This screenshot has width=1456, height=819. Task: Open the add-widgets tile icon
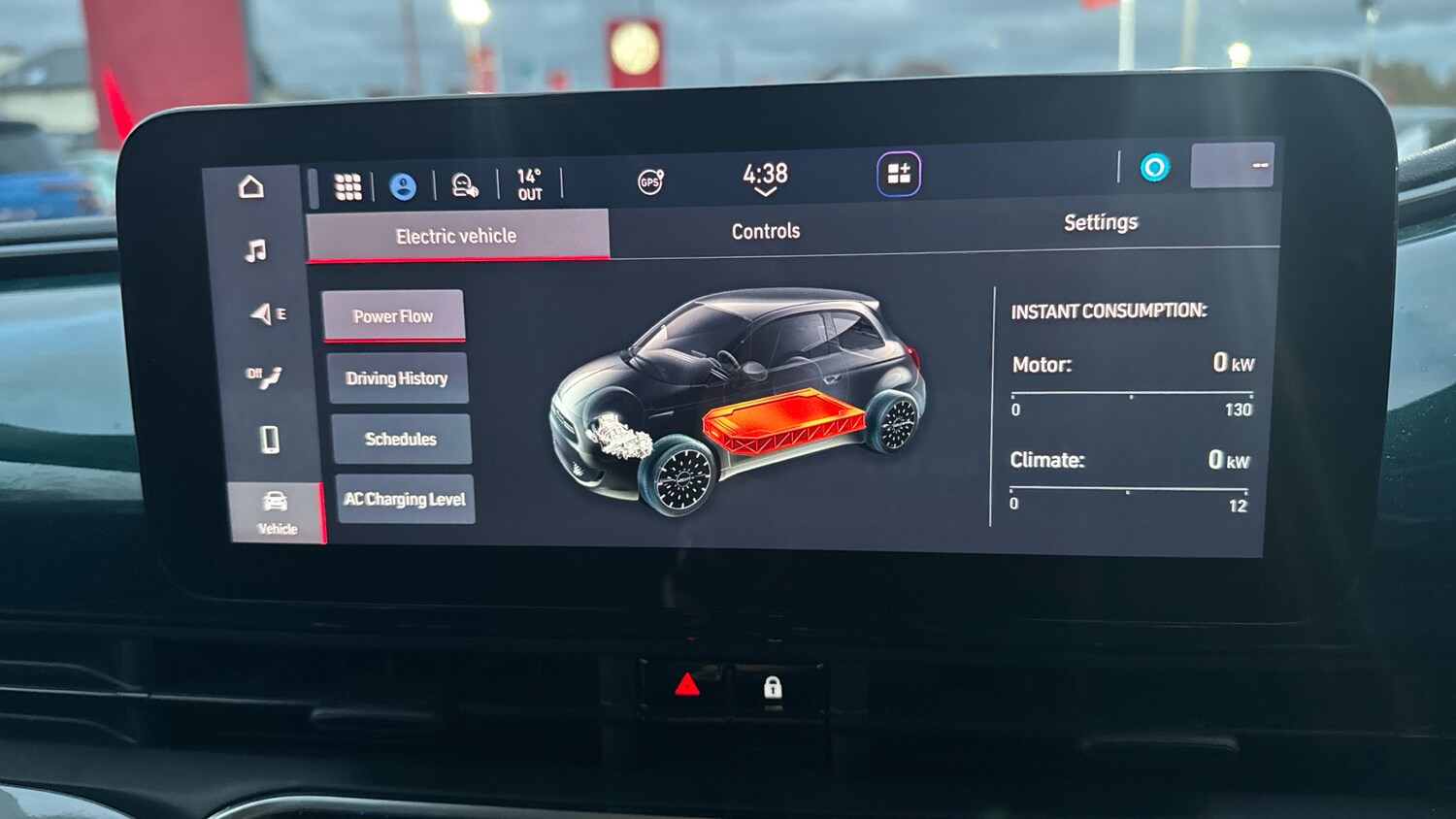(x=899, y=175)
